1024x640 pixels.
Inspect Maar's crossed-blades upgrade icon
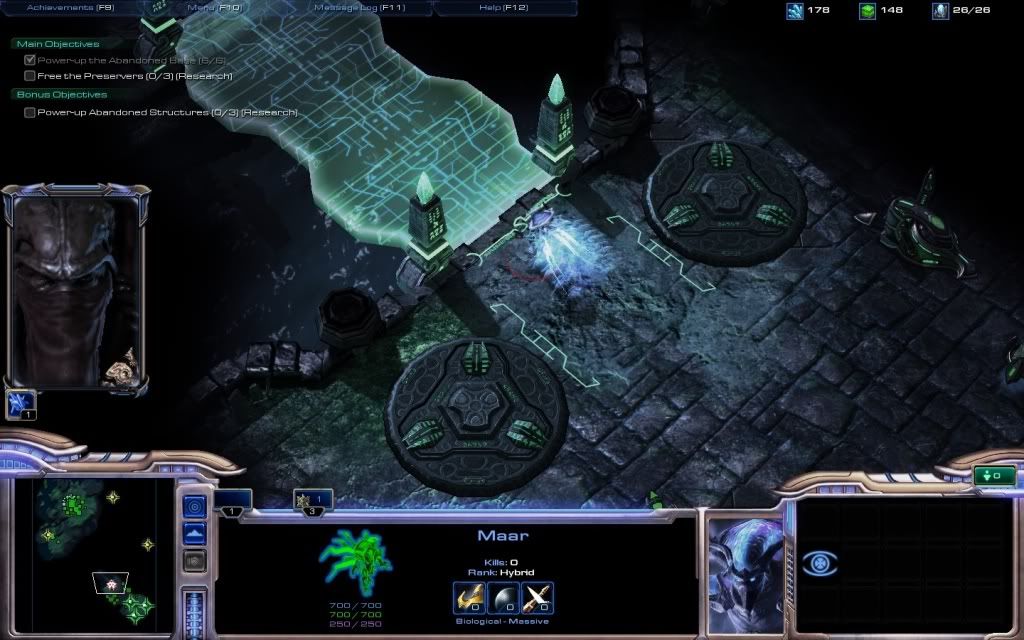click(538, 599)
